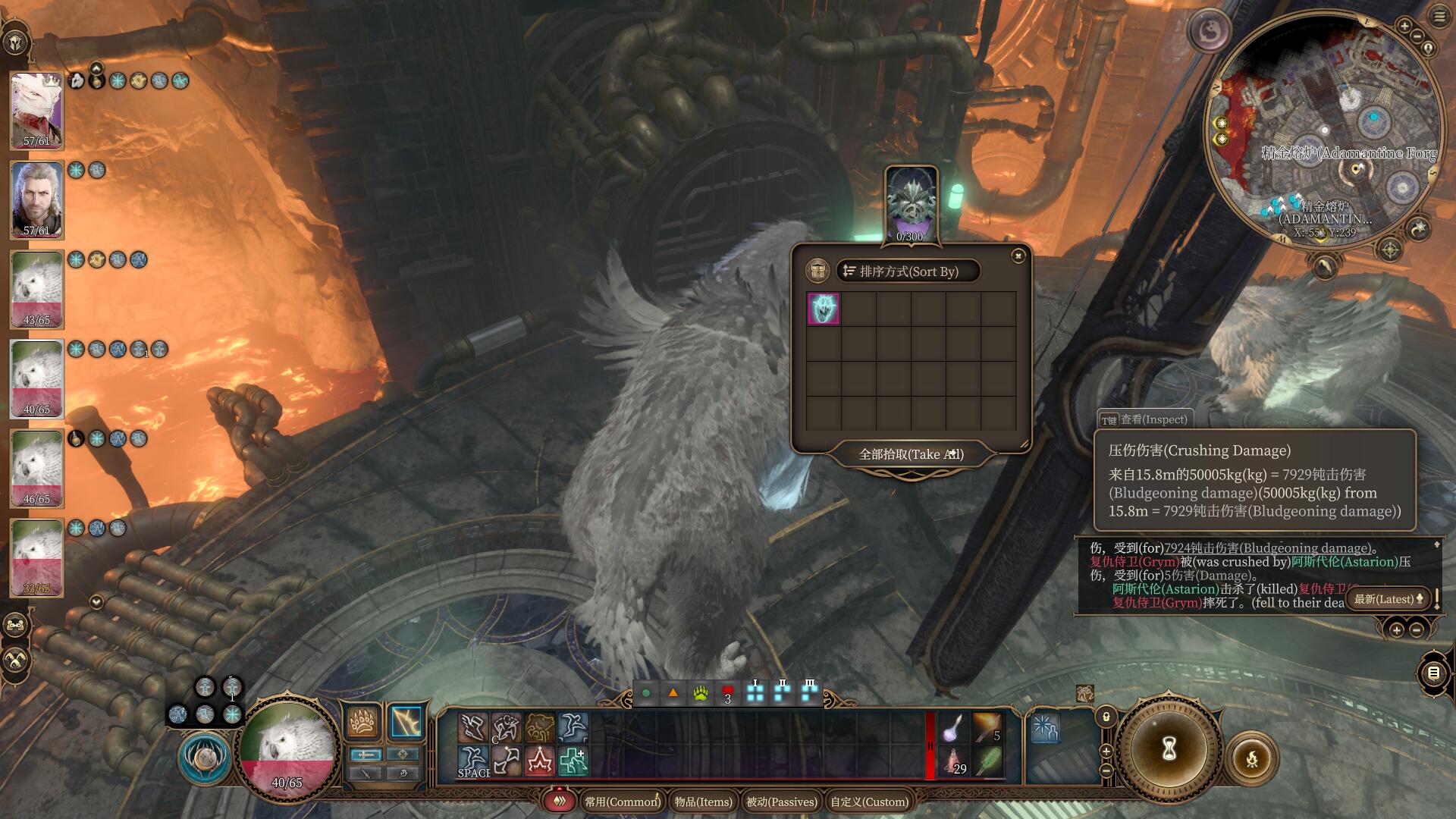Image resolution: width=1456 pixels, height=819 pixels.
Task: Open the campfire rest menu
Action: click(x=1251, y=758)
